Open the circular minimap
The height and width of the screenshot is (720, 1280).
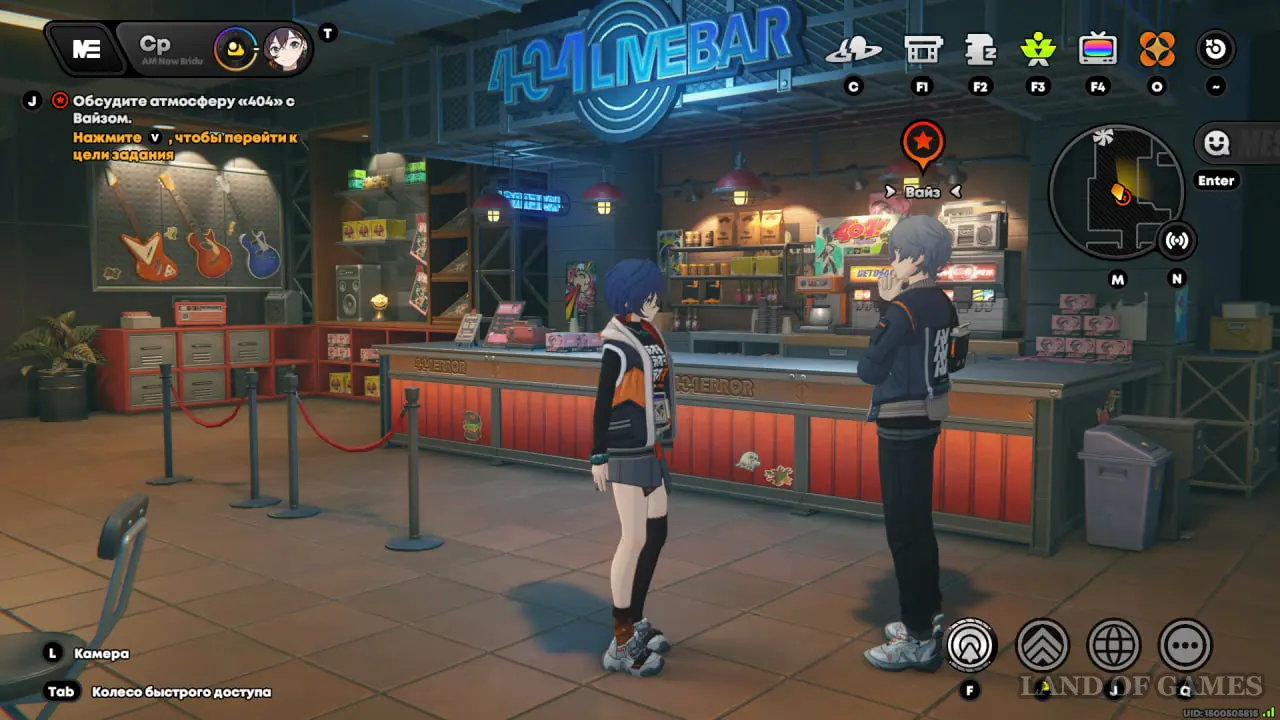[1115, 192]
